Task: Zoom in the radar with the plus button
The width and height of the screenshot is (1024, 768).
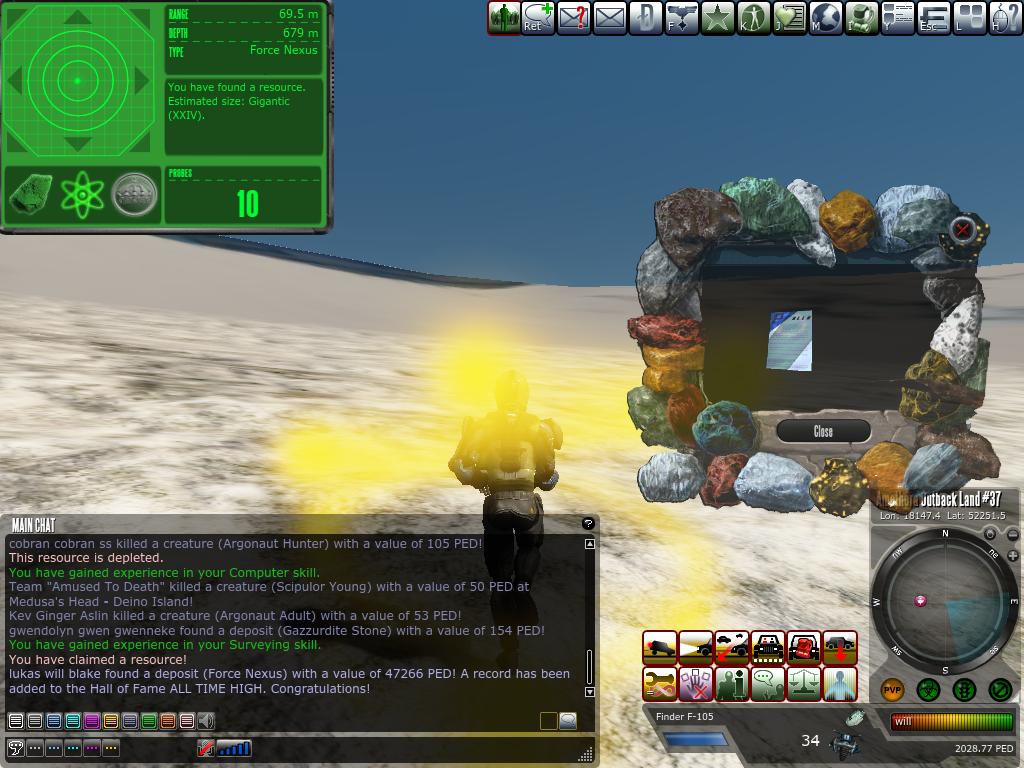Action: 1012,555
